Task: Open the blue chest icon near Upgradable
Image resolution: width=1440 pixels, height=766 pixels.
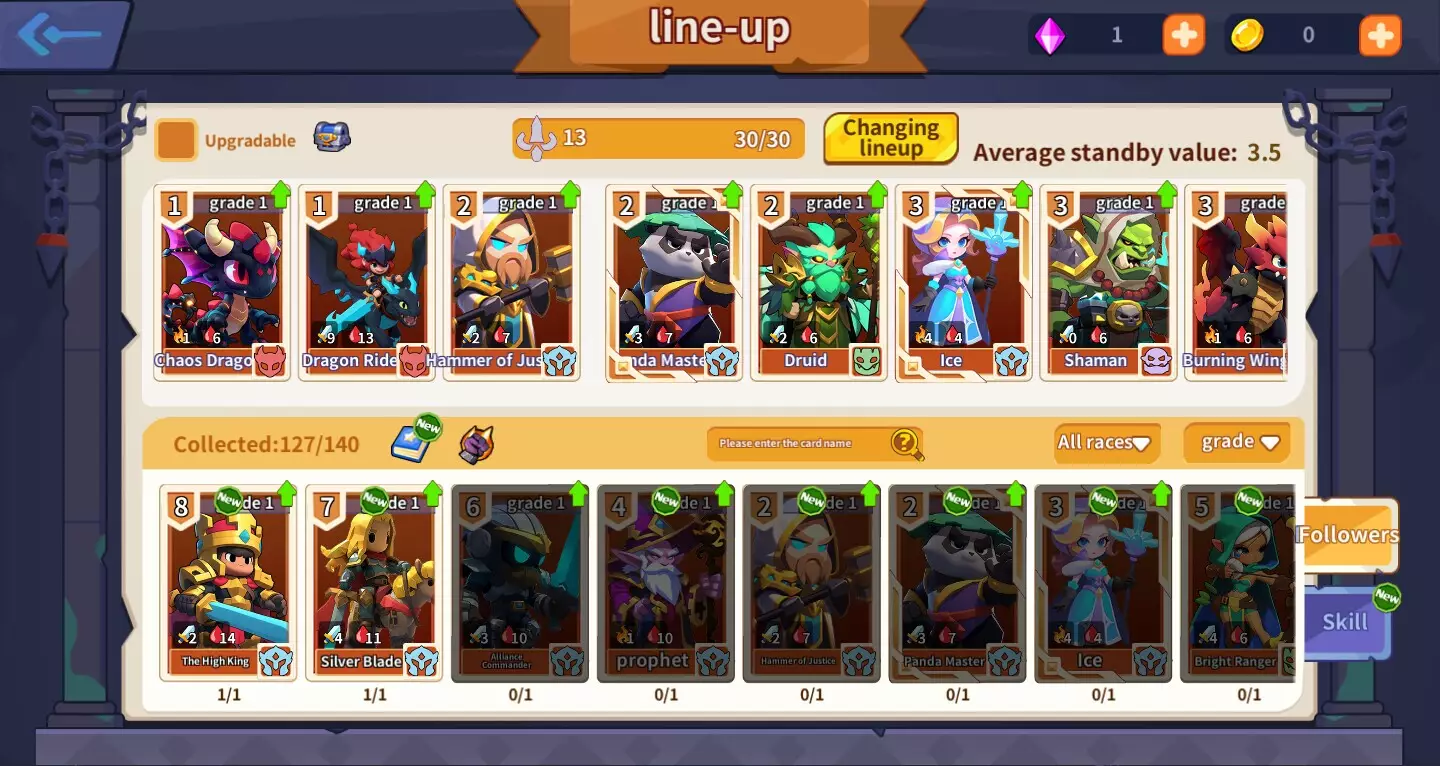Action: [x=332, y=137]
